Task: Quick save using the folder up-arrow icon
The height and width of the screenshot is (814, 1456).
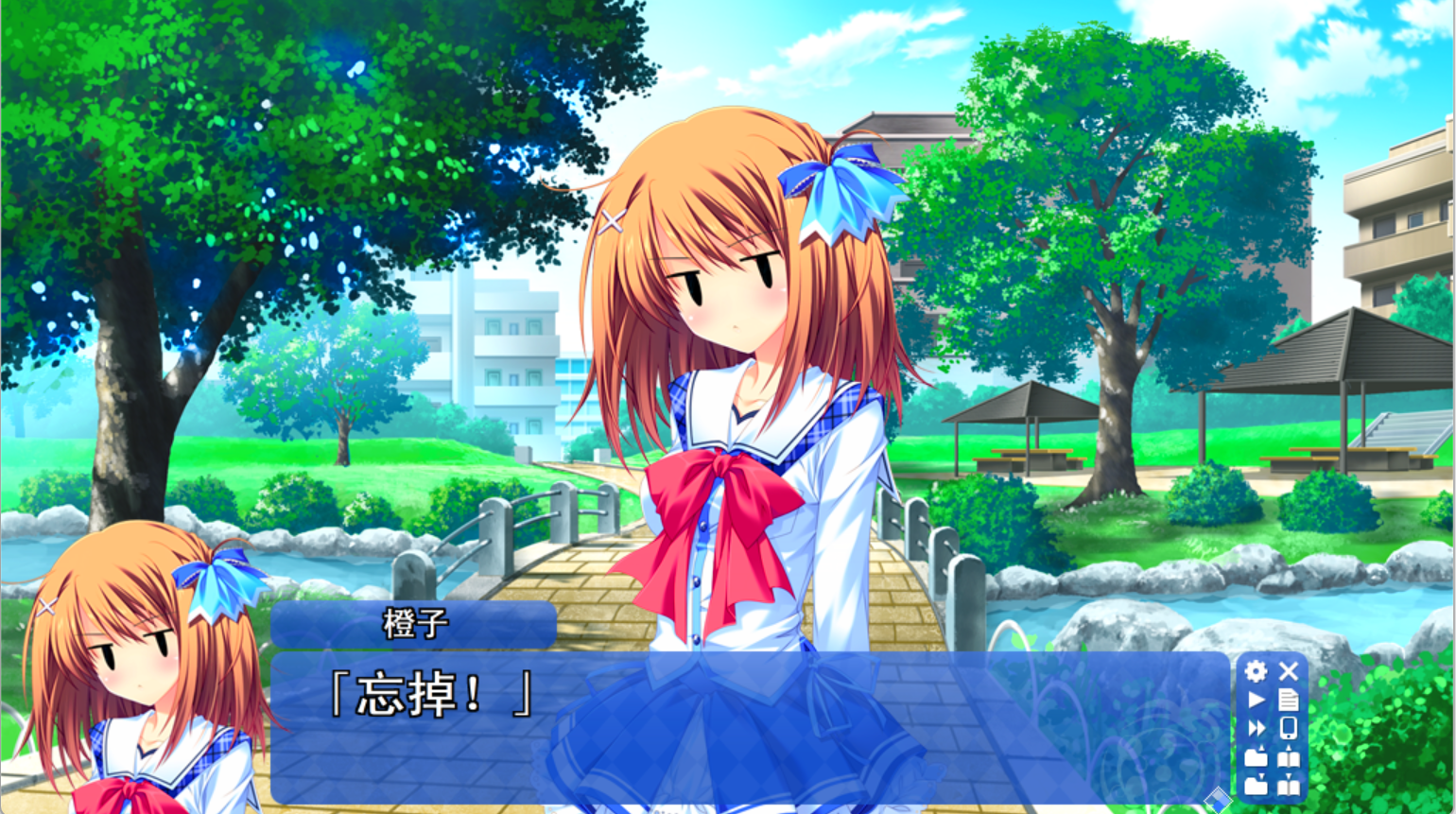Action: coord(1256,757)
